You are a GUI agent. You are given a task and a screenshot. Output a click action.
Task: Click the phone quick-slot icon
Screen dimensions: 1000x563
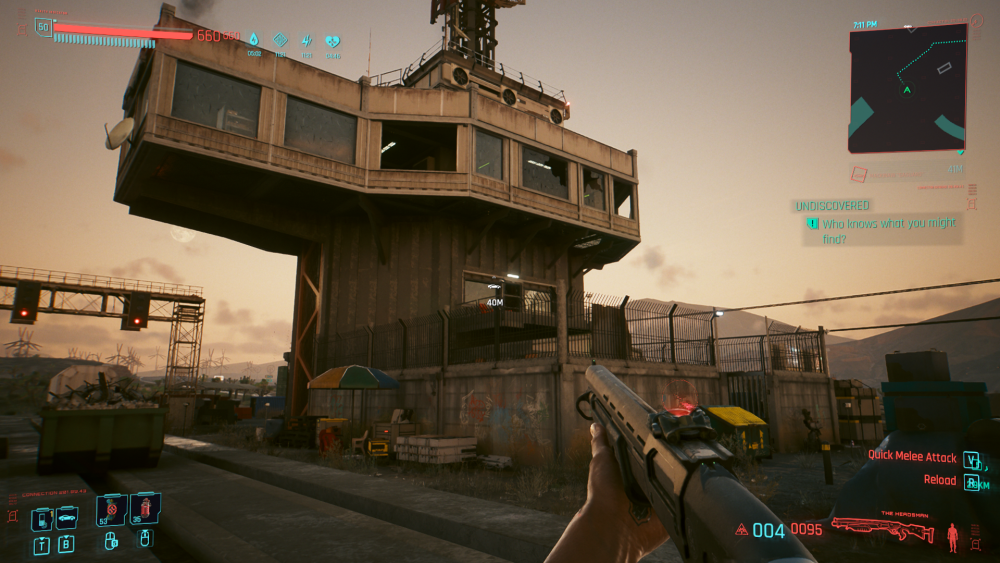(42, 519)
